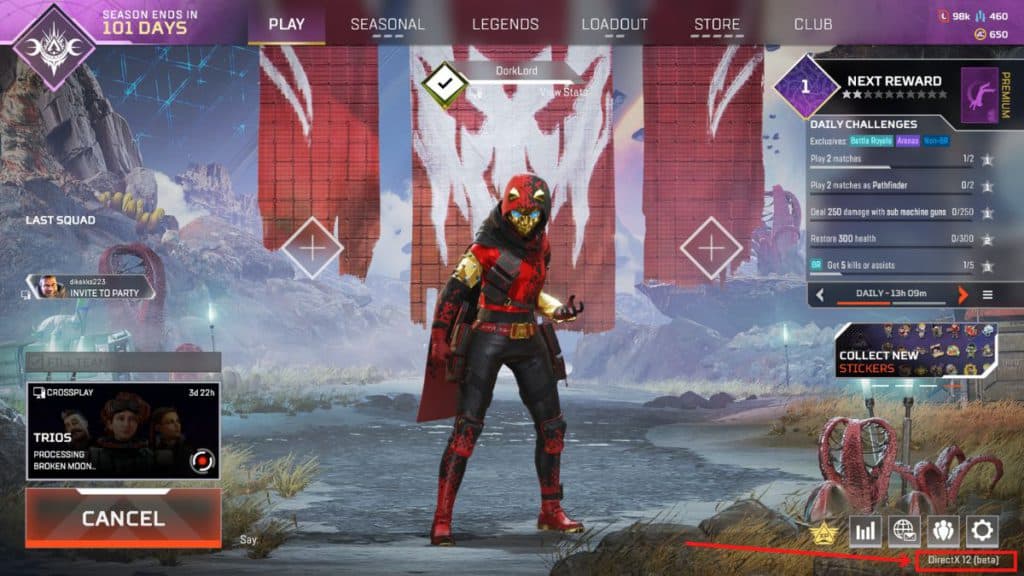Open the settings gear icon

click(x=982, y=530)
